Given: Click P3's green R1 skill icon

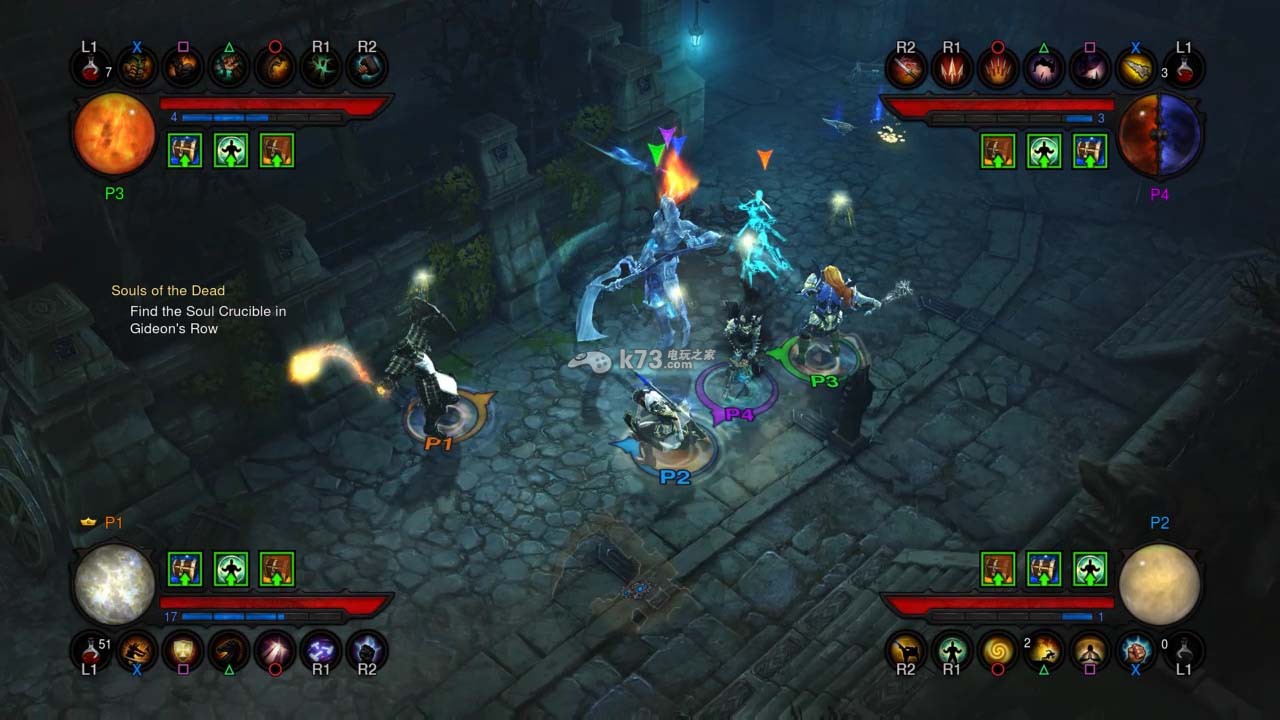Looking at the screenshot, I should click(x=320, y=67).
